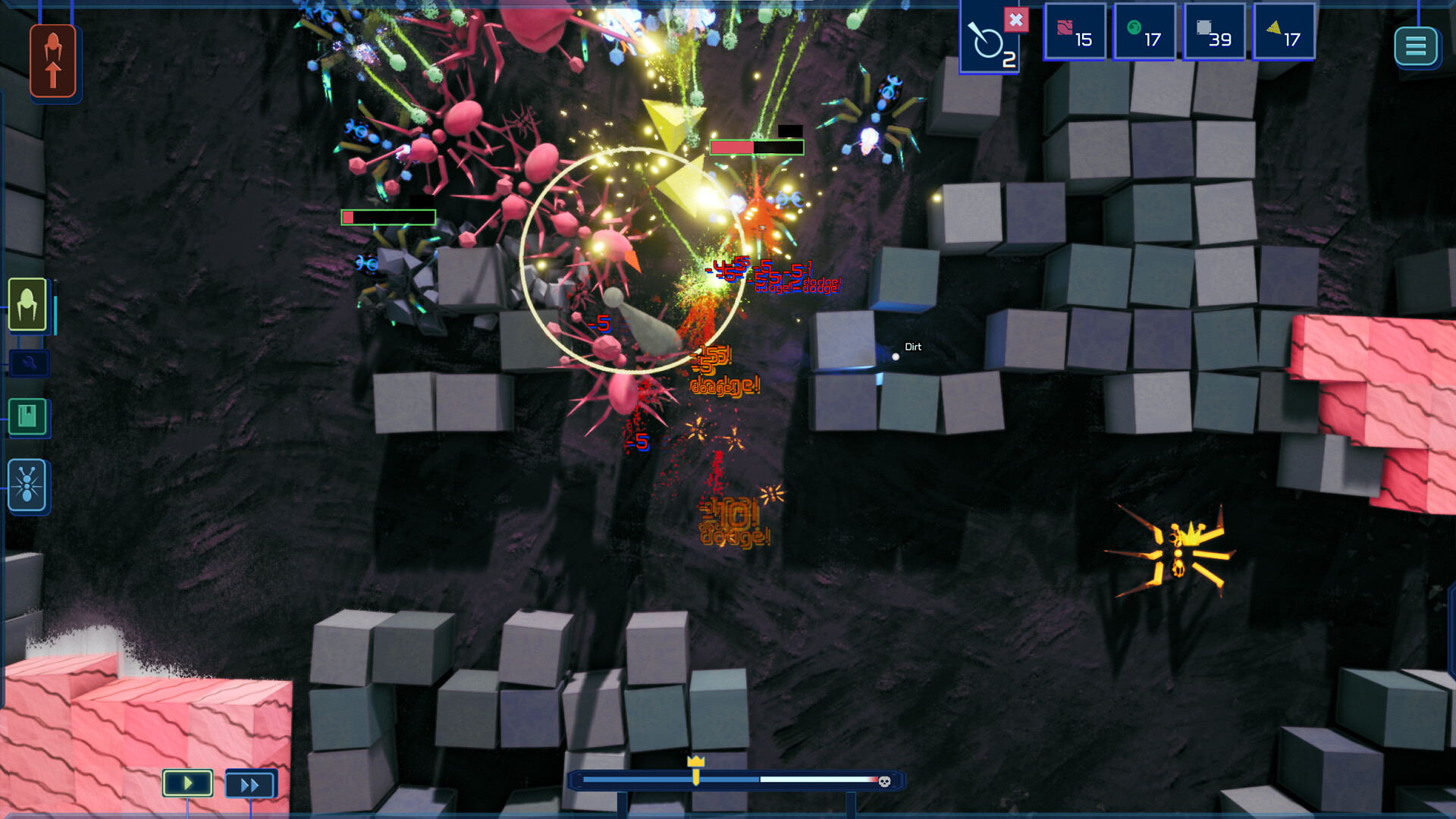Screen dimensions: 1456x819
Task: Enable fast-forward game speed
Action: point(250,783)
